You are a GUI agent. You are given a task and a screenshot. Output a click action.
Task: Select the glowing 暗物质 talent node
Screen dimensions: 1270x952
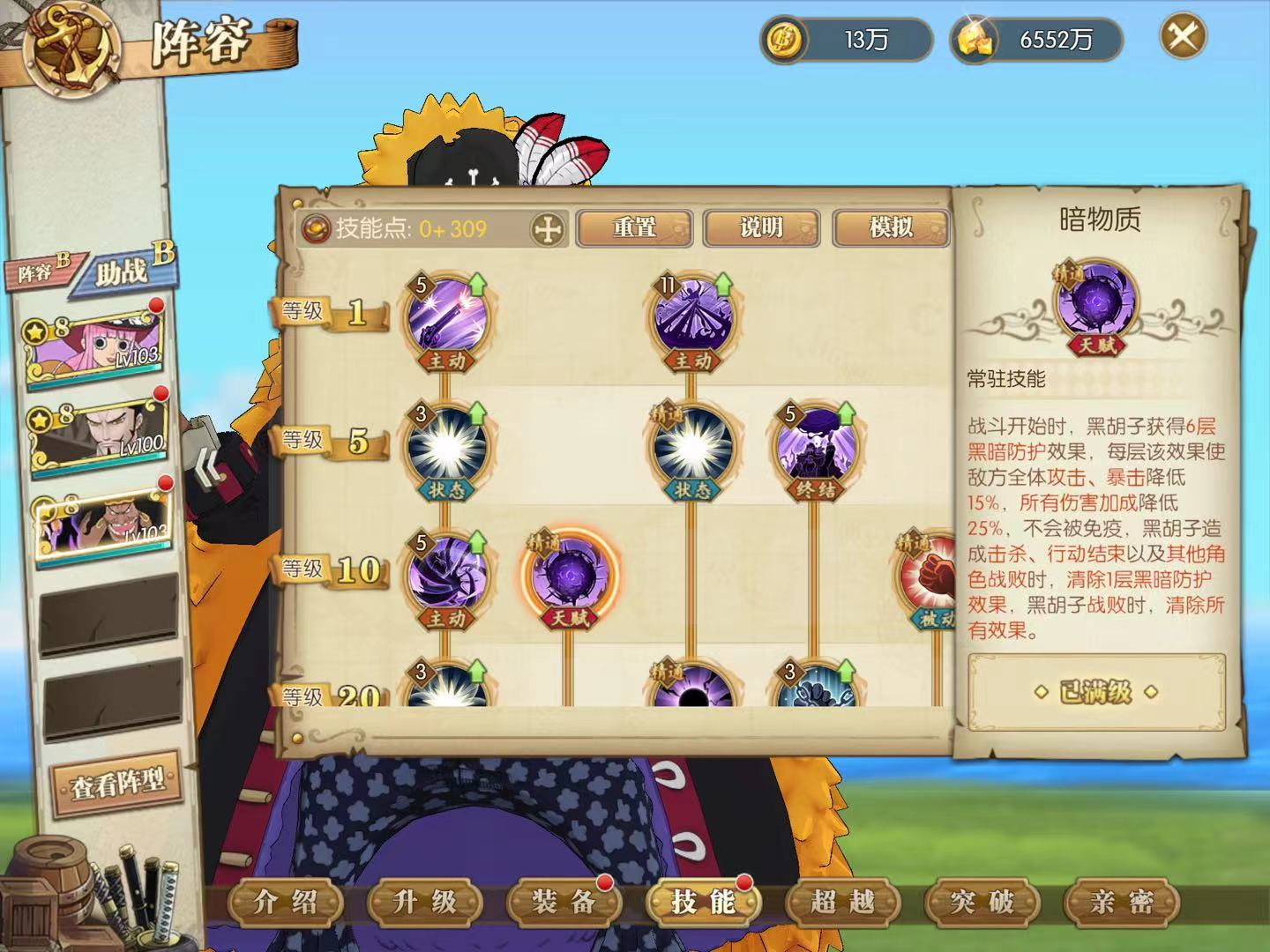[569, 577]
